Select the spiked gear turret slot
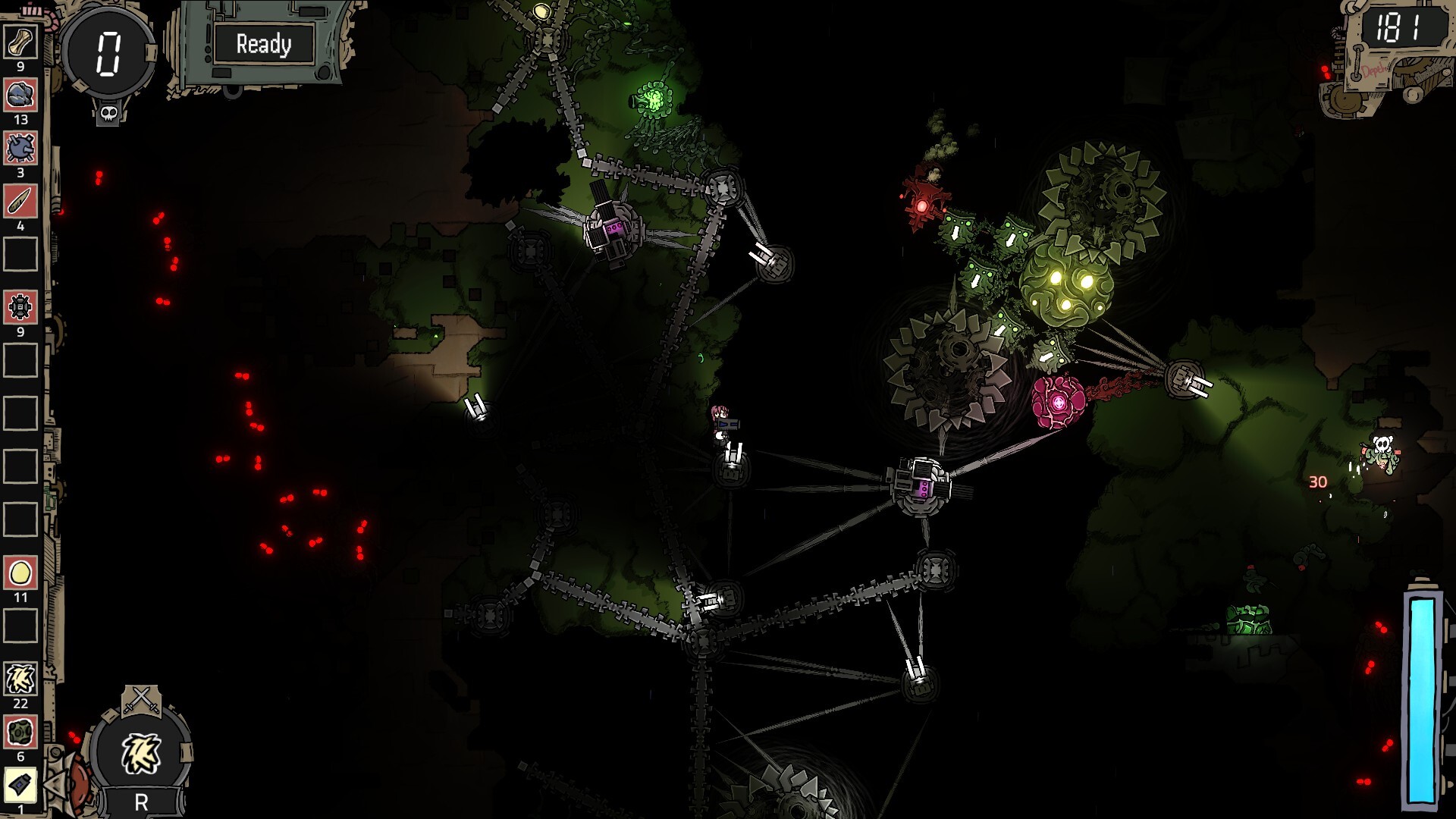This screenshot has width=1456, height=819. coord(20,308)
